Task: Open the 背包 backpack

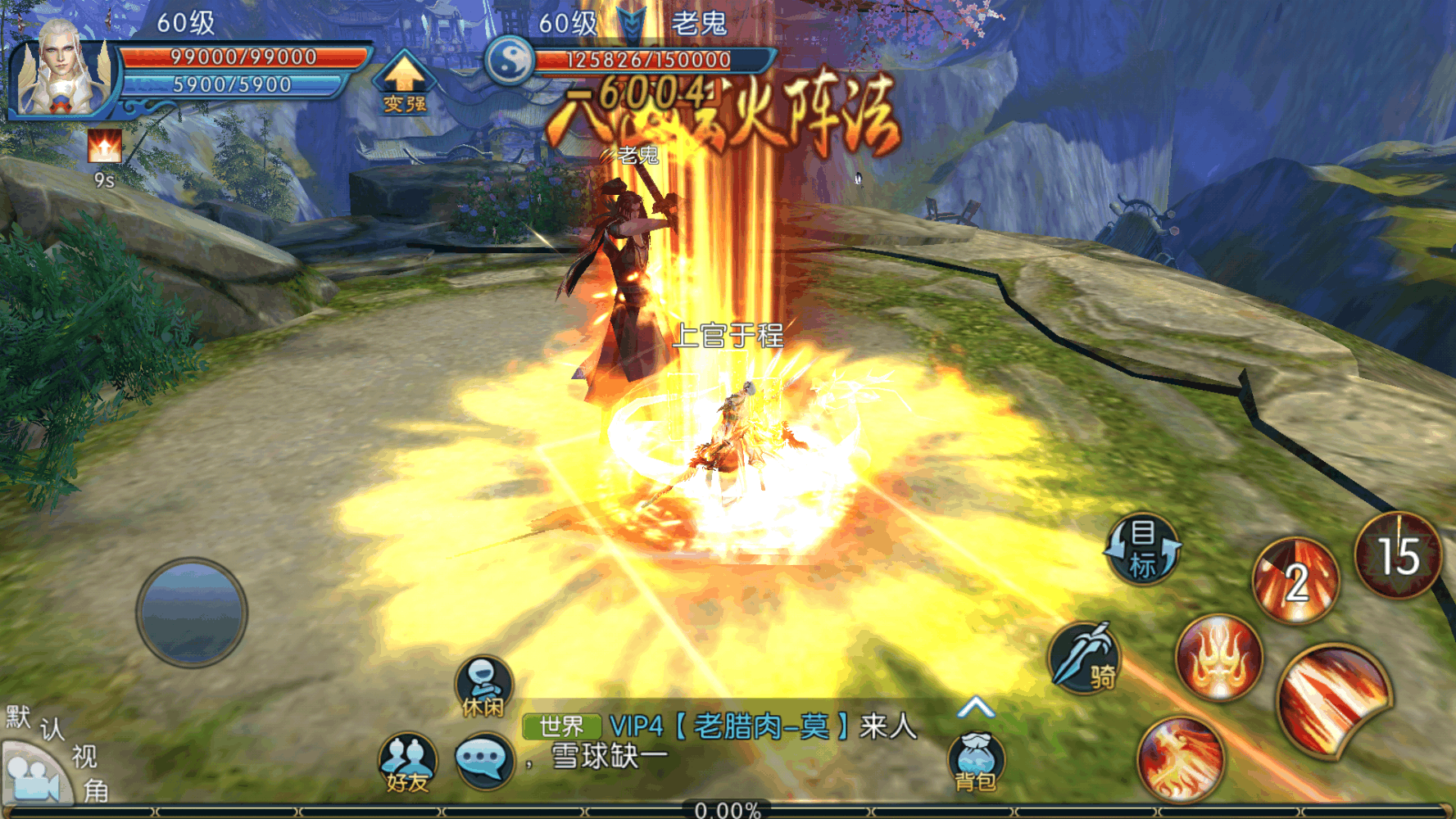Action: pos(975,762)
